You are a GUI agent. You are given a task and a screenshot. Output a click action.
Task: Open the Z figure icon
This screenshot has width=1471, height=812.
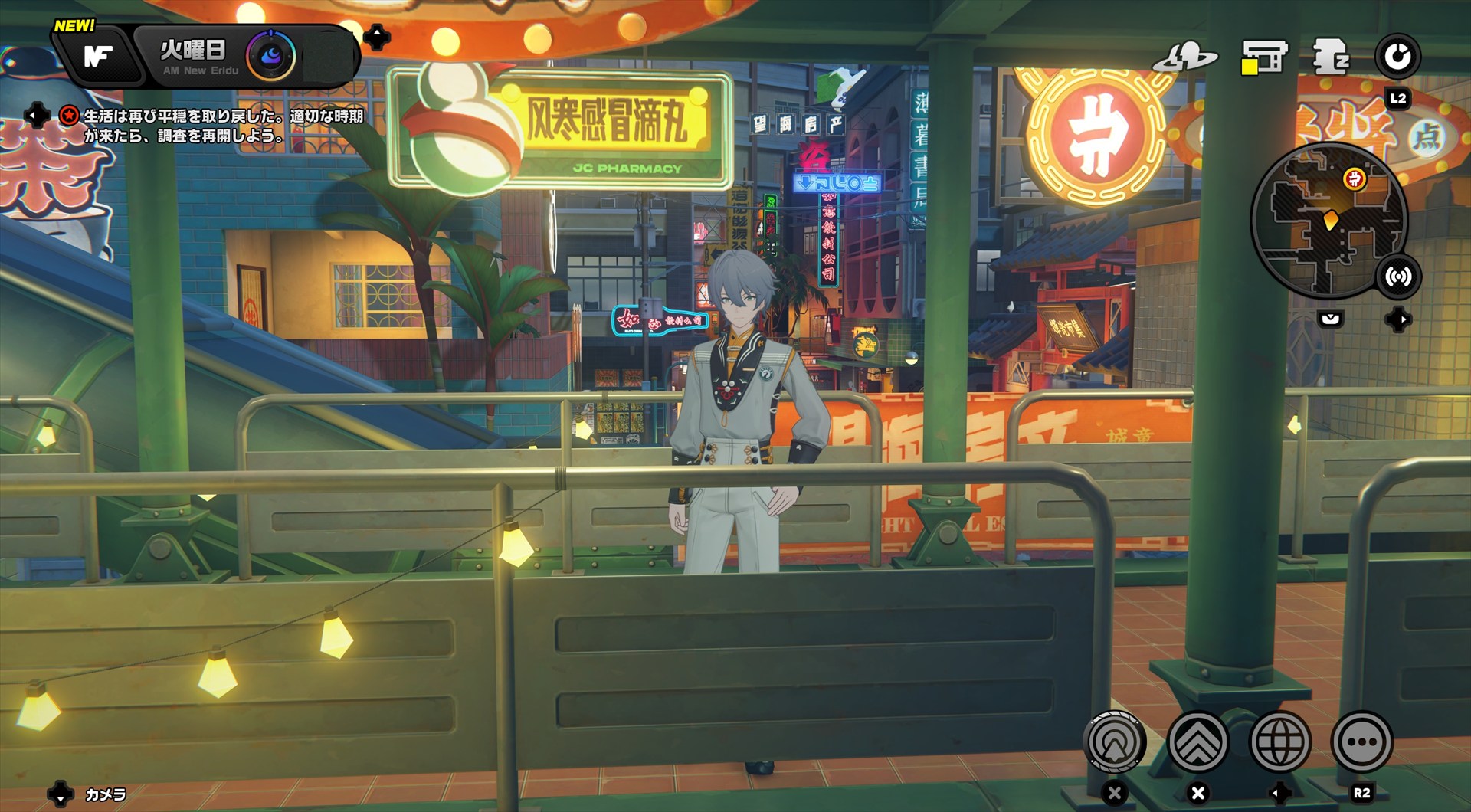point(1330,57)
